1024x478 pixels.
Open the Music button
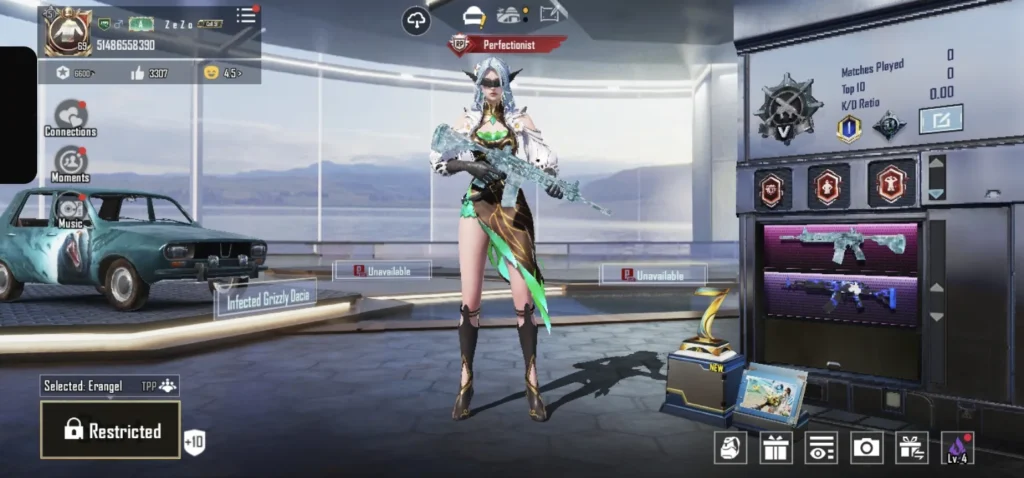(70, 209)
